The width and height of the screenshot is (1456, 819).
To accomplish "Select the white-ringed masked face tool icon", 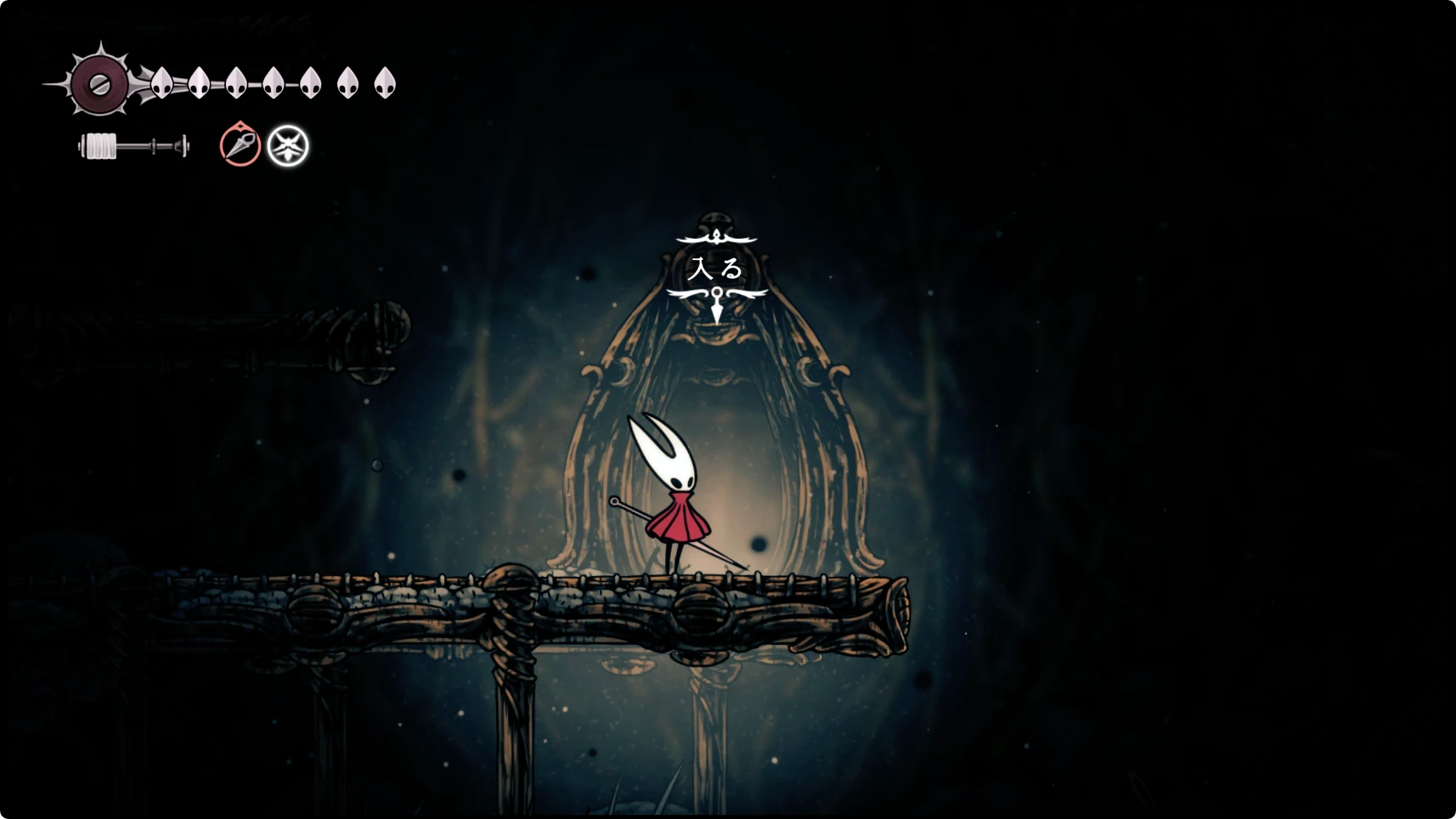I will (x=288, y=146).
